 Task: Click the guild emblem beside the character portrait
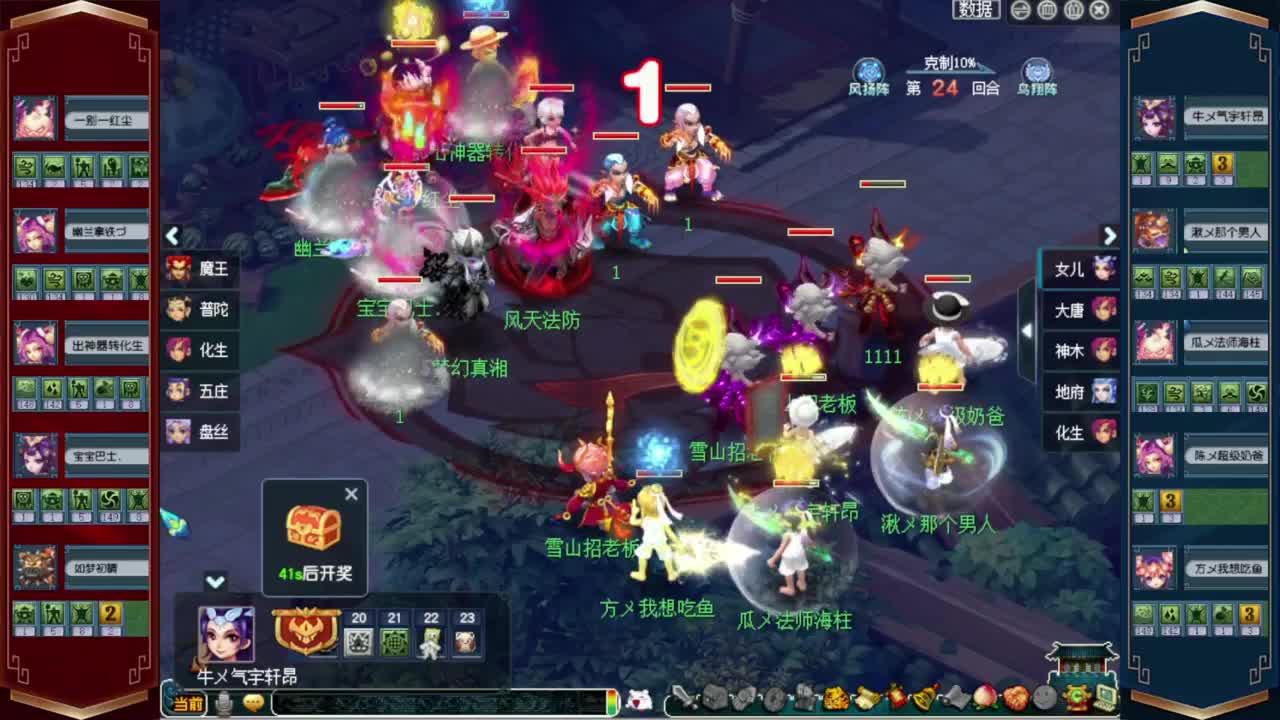[x=306, y=628]
